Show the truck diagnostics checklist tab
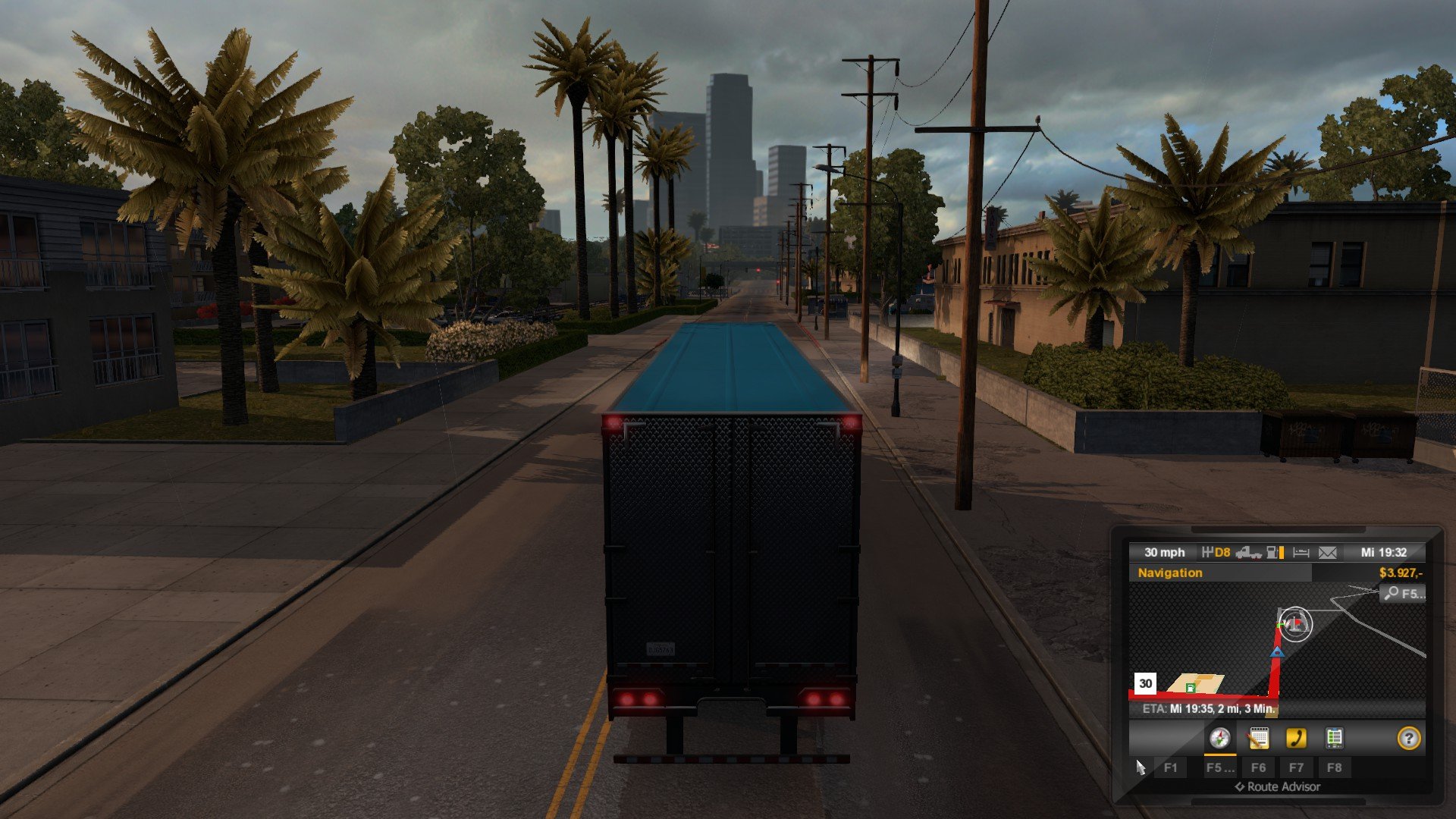Image resolution: width=1456 pixels, height=819 pixels. 1334,738
